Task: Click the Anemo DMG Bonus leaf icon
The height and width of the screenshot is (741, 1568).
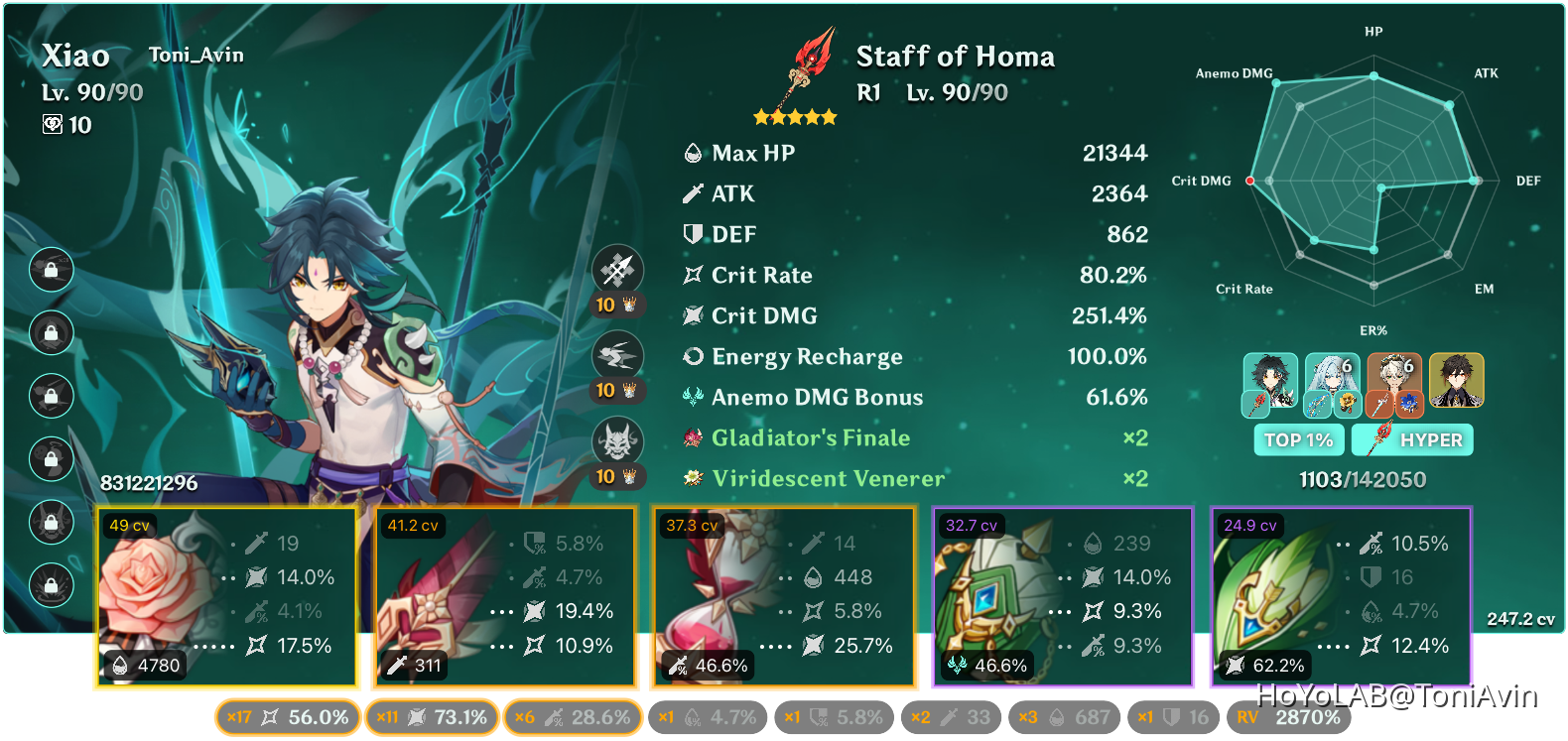Action: 693,397
